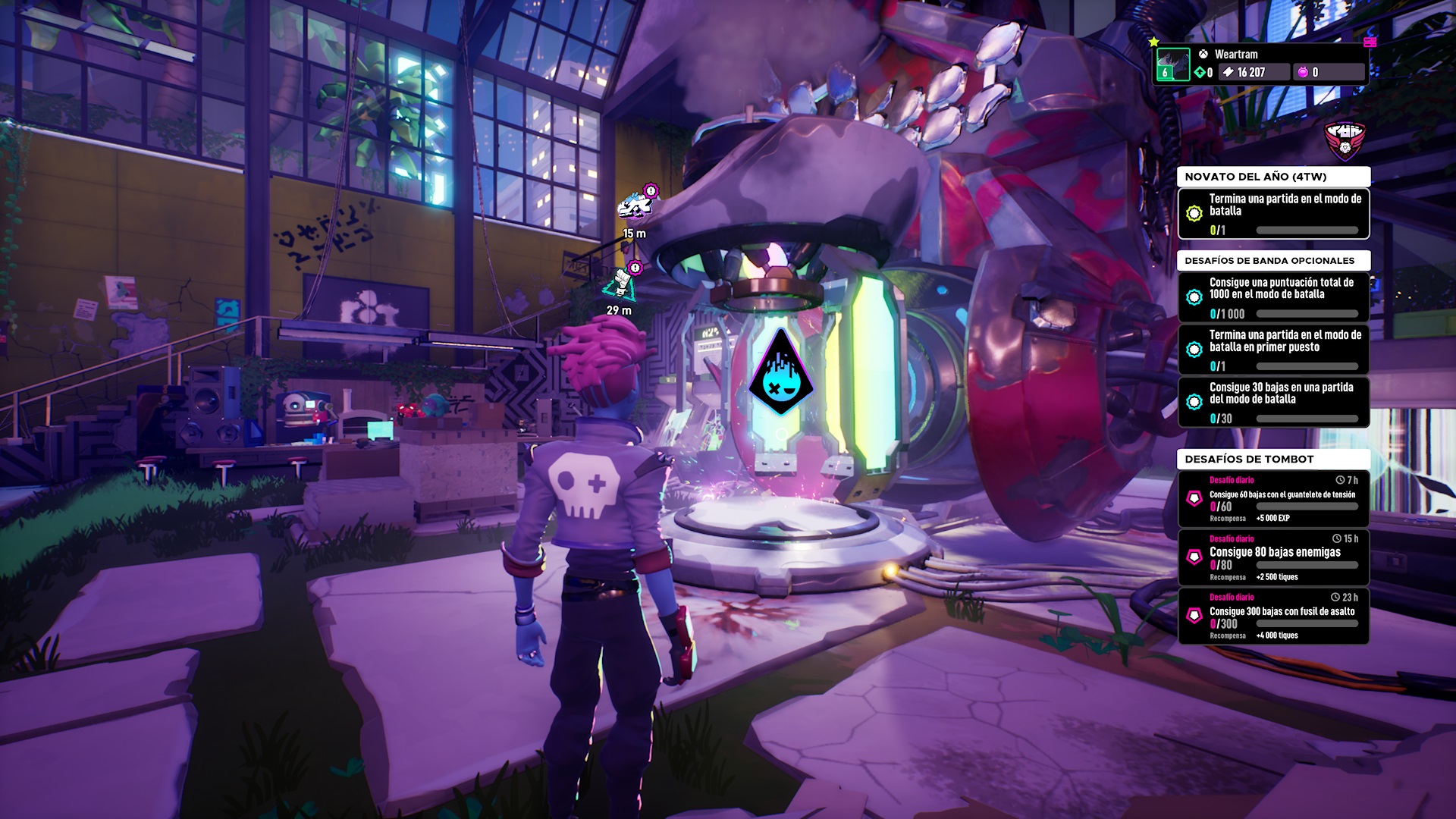The height and width of the screenshot is (819, 1456).
Task: Choose the 1000 total score challenge
Action: 1273,297
